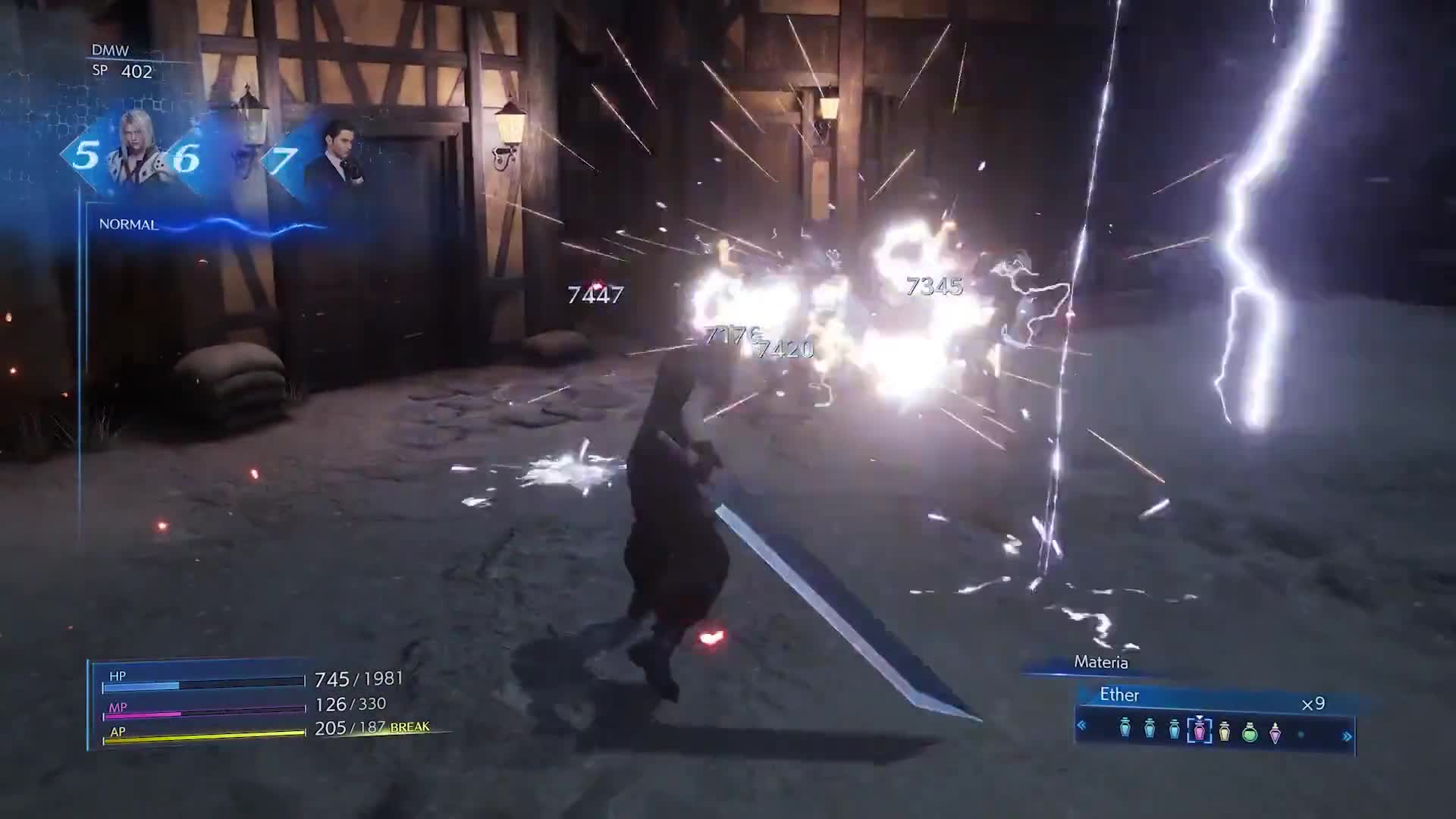Open the DMW panel header
Screen dimensions: 1456x819
coord(111,52)
